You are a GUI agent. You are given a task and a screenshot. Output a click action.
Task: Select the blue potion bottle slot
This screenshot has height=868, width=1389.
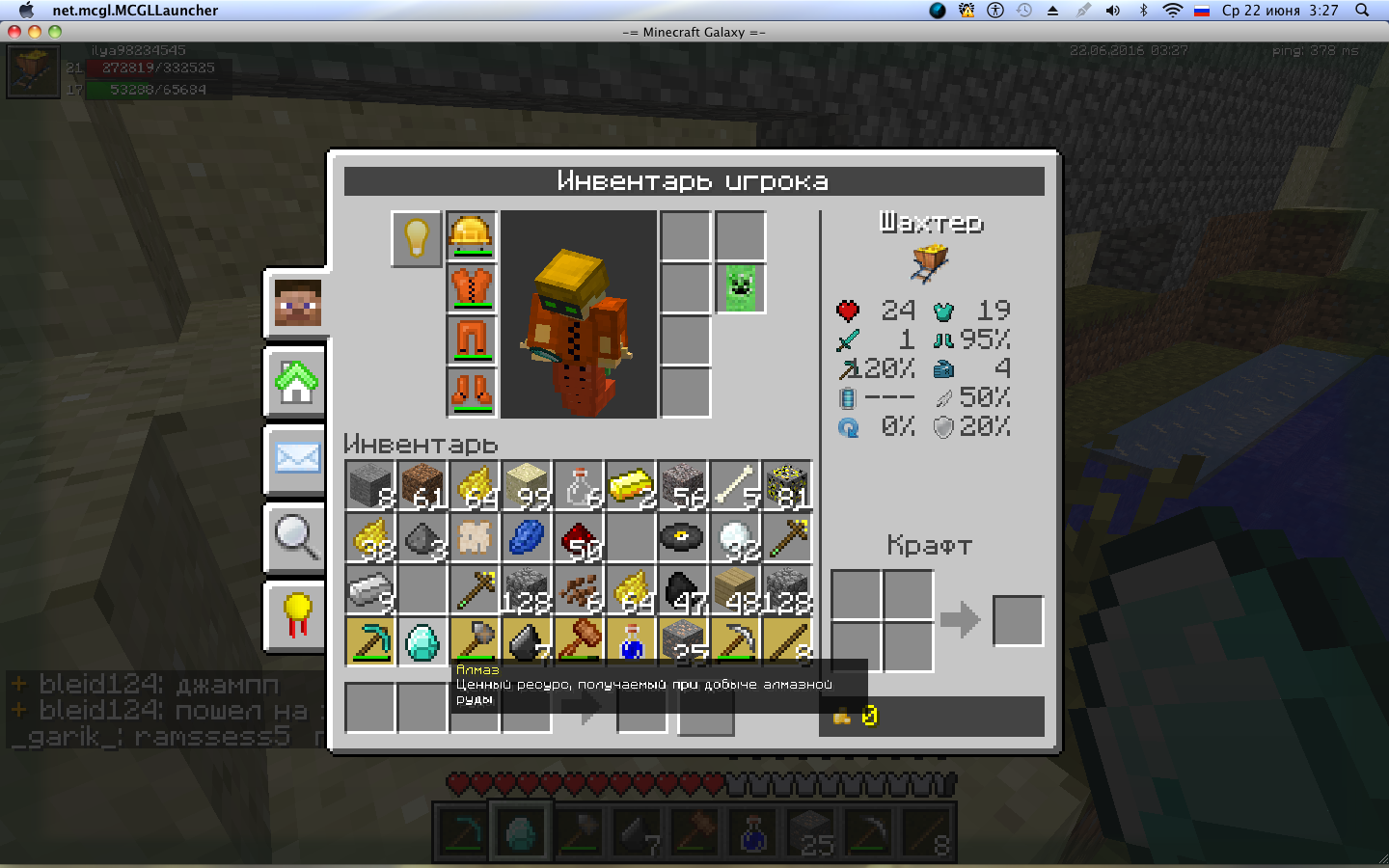631,641
